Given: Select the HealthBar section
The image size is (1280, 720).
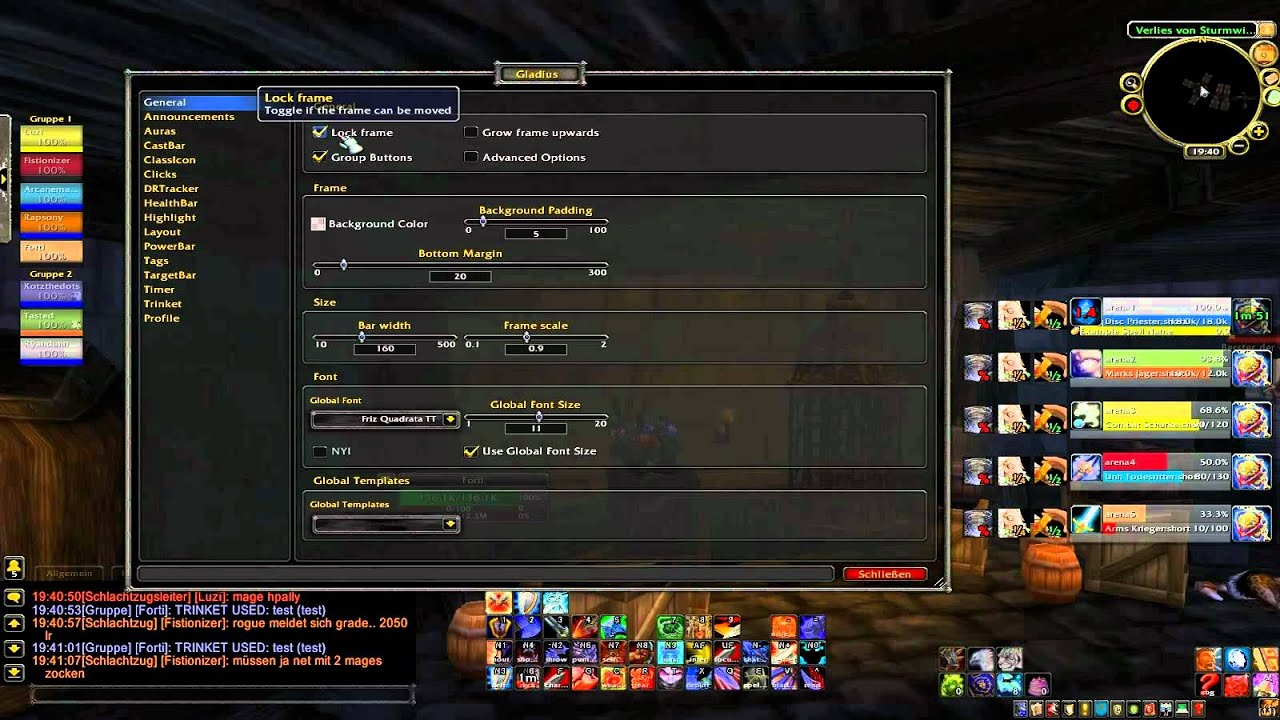Looking at the screenshot, I should (x=170, y=203).
